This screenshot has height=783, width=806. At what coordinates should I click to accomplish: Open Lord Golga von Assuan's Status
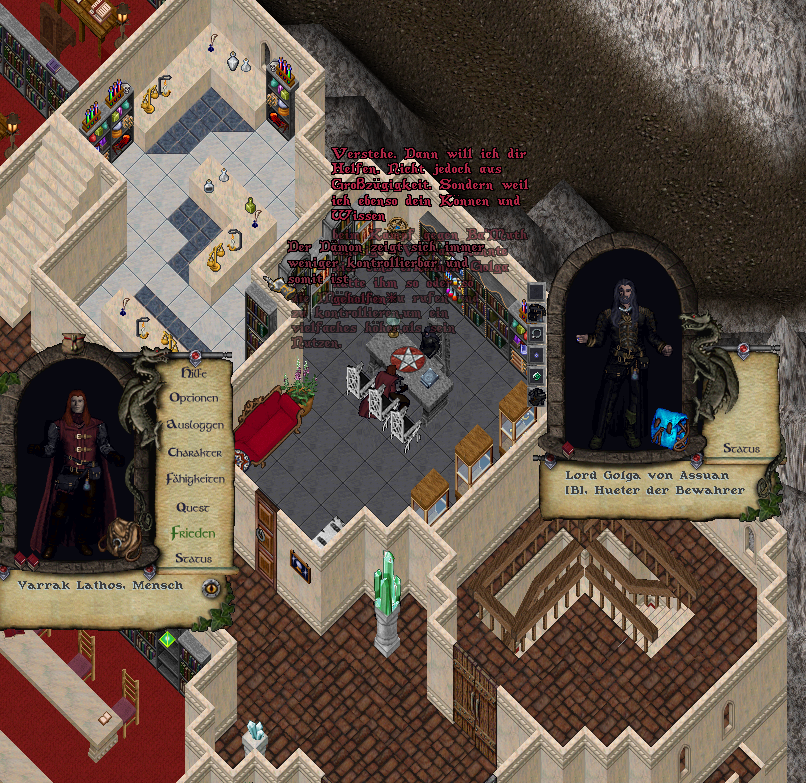click(x=742, y=449)
